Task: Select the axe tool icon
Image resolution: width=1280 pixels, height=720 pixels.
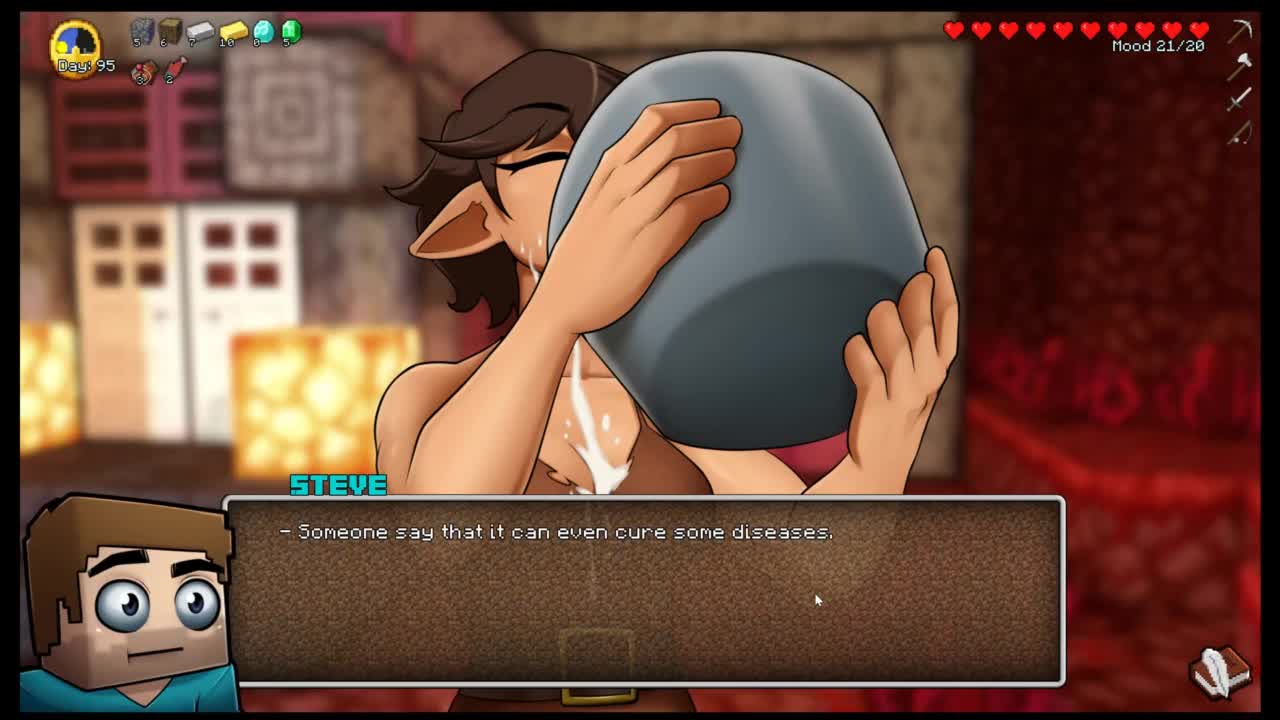Action: (1241, 65)
